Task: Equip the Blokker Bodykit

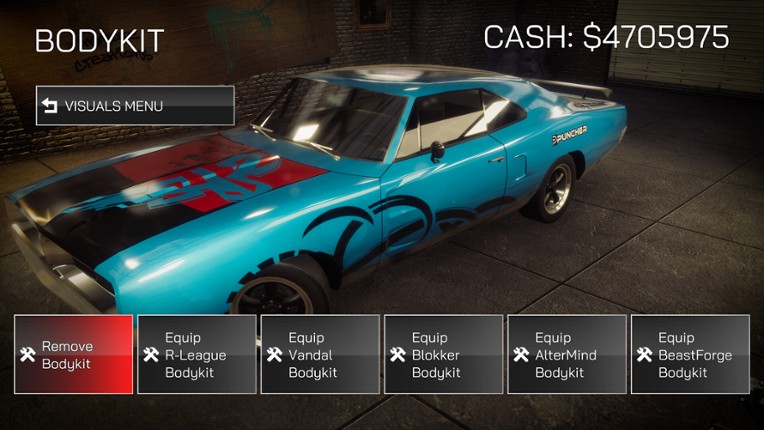Action: tap(443, 355)
